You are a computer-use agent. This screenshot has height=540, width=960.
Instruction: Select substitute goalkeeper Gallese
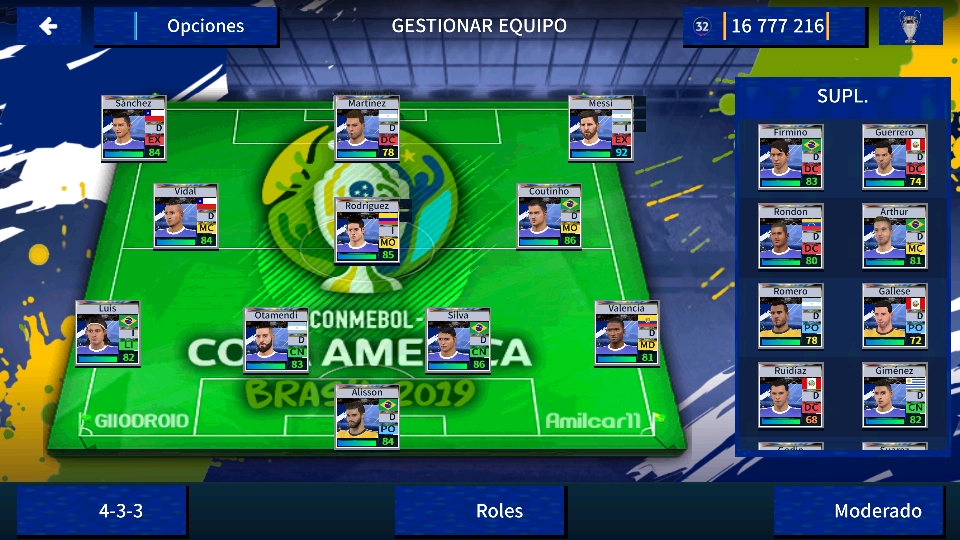(894, 316)
